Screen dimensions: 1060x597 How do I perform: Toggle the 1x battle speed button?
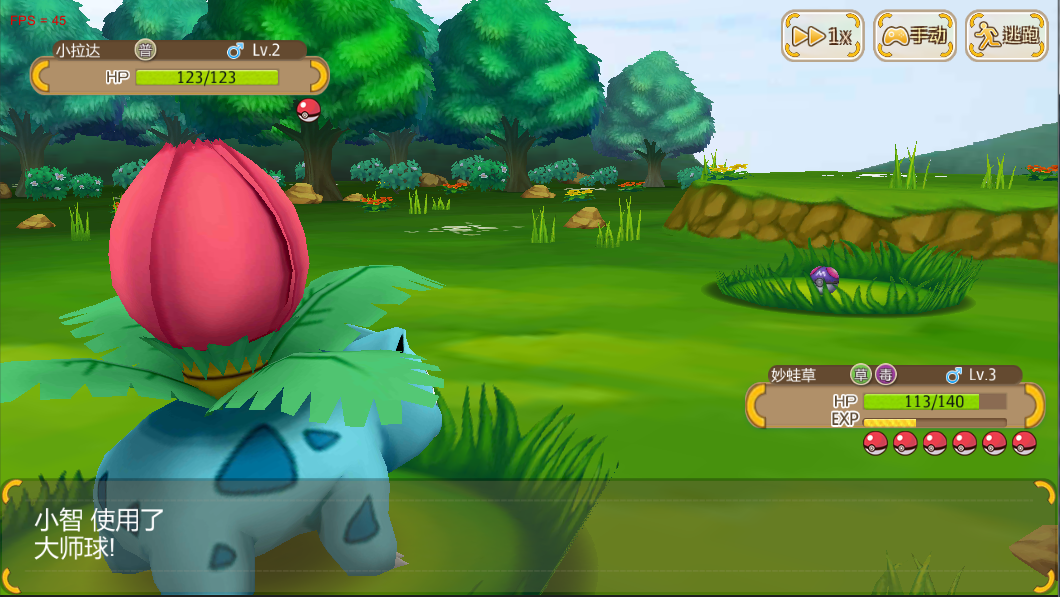[x=822, y=36]
